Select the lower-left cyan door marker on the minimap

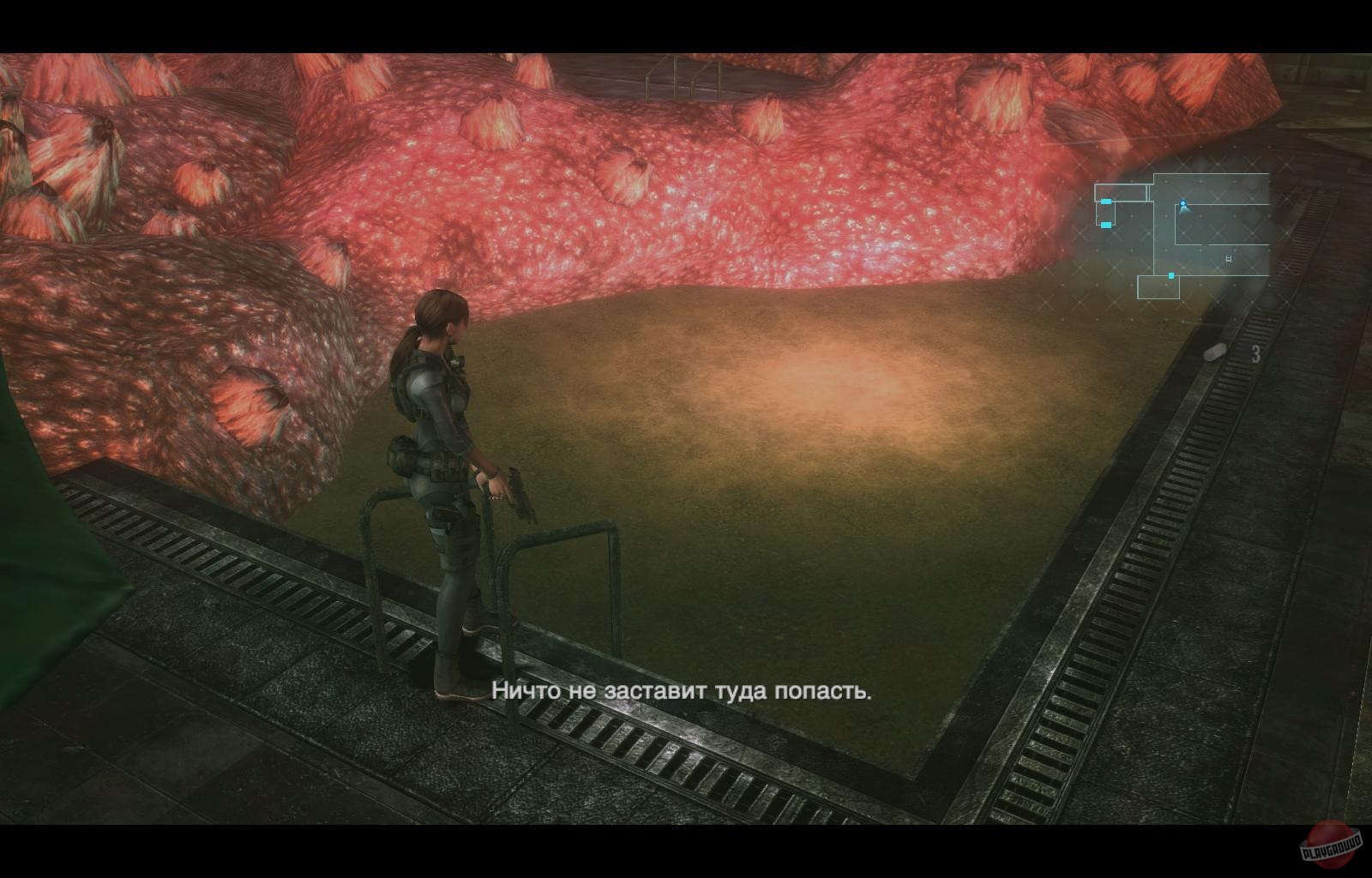pyautogui.click(x=1106, y=225)
